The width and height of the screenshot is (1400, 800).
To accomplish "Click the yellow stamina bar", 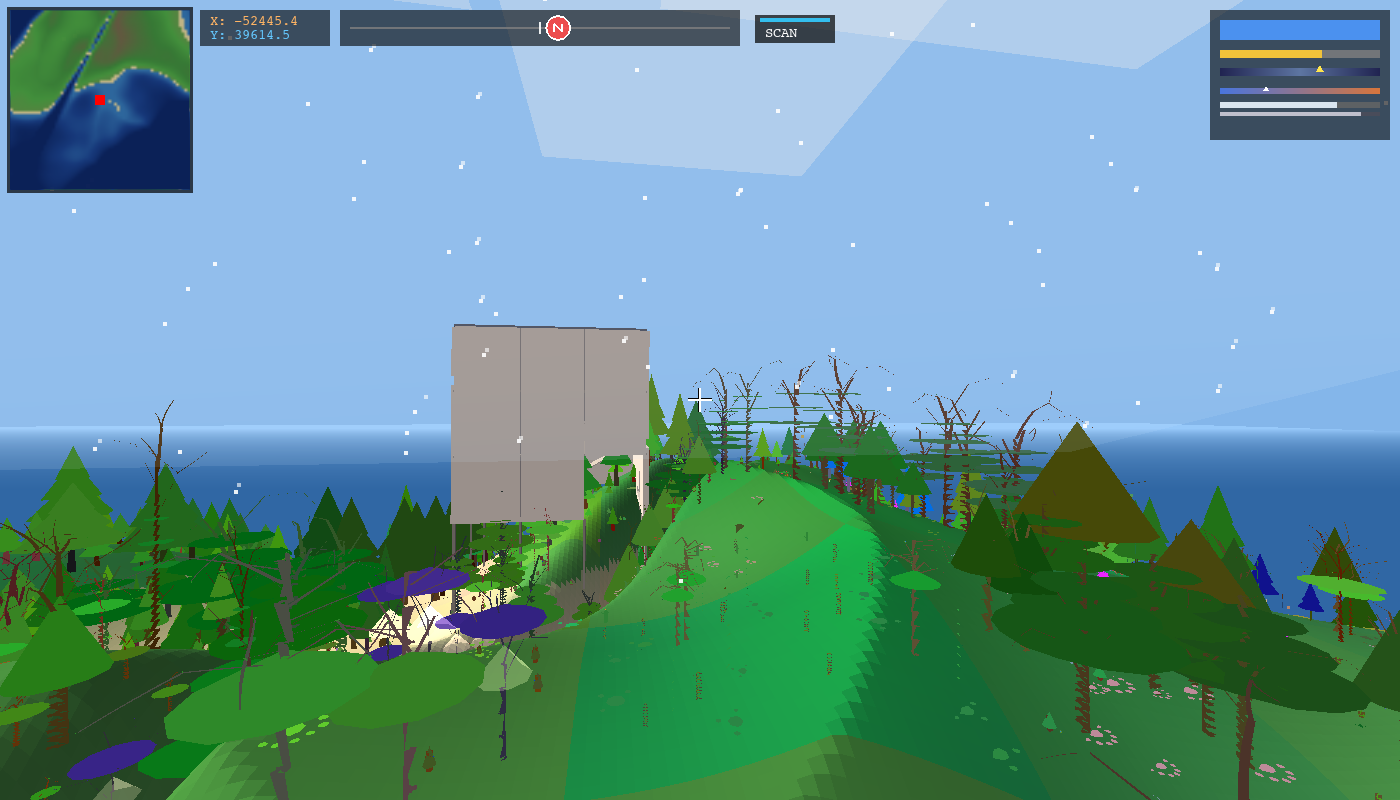I will (x=1270, y=54).
